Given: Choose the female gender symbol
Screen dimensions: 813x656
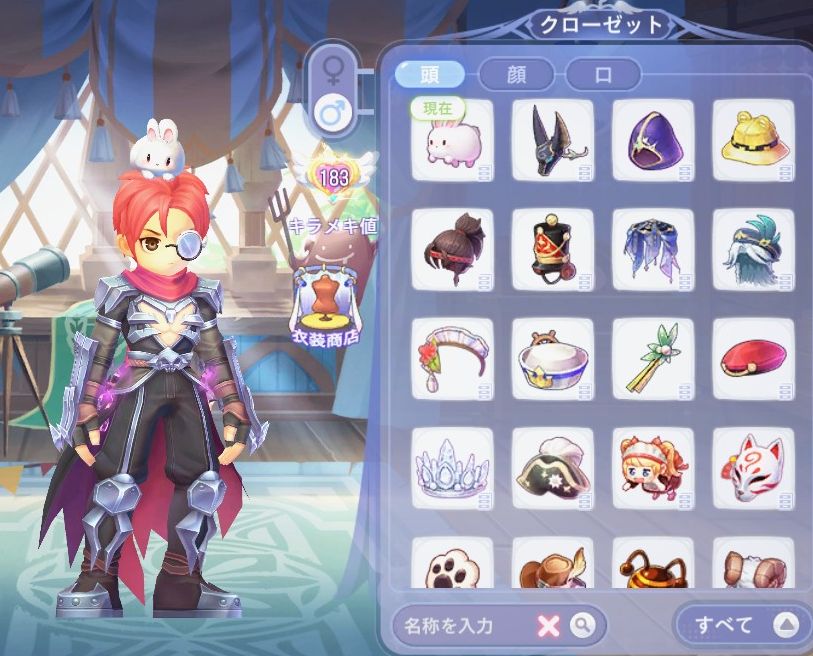Looking at the screenshot, I should tap(331, 68).
